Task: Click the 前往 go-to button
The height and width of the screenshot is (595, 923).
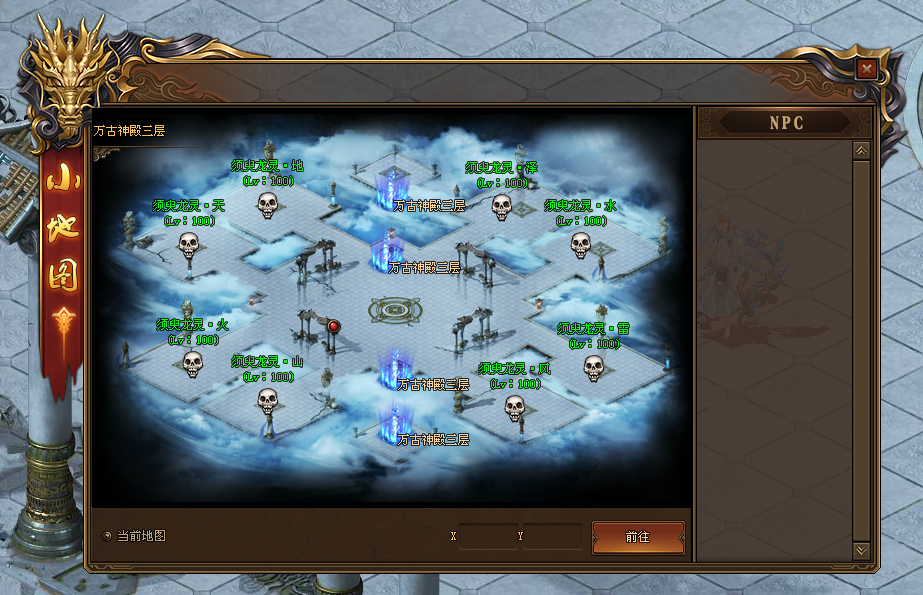Action: pos(638,537)
